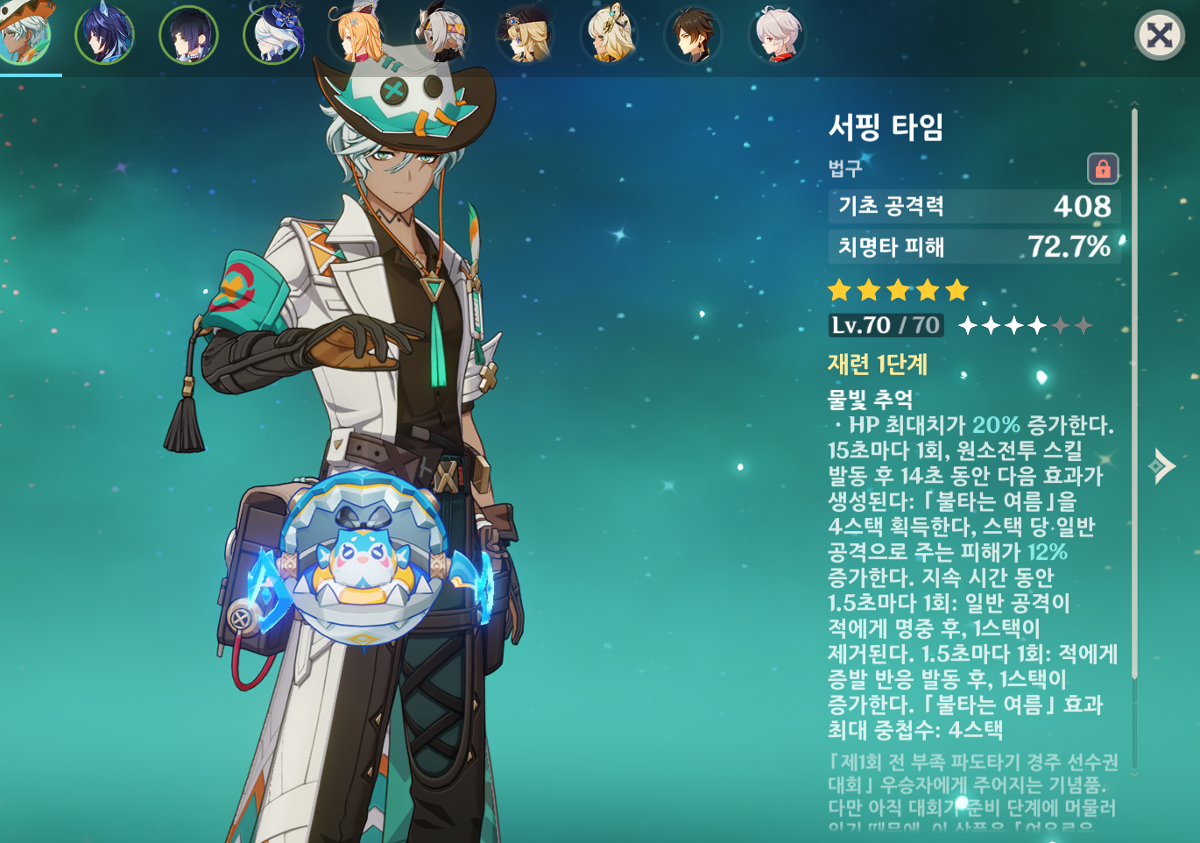Select the white-haired portrait with dark headdress
Screen dimensions: 1200x843
(x=440, y=35)
